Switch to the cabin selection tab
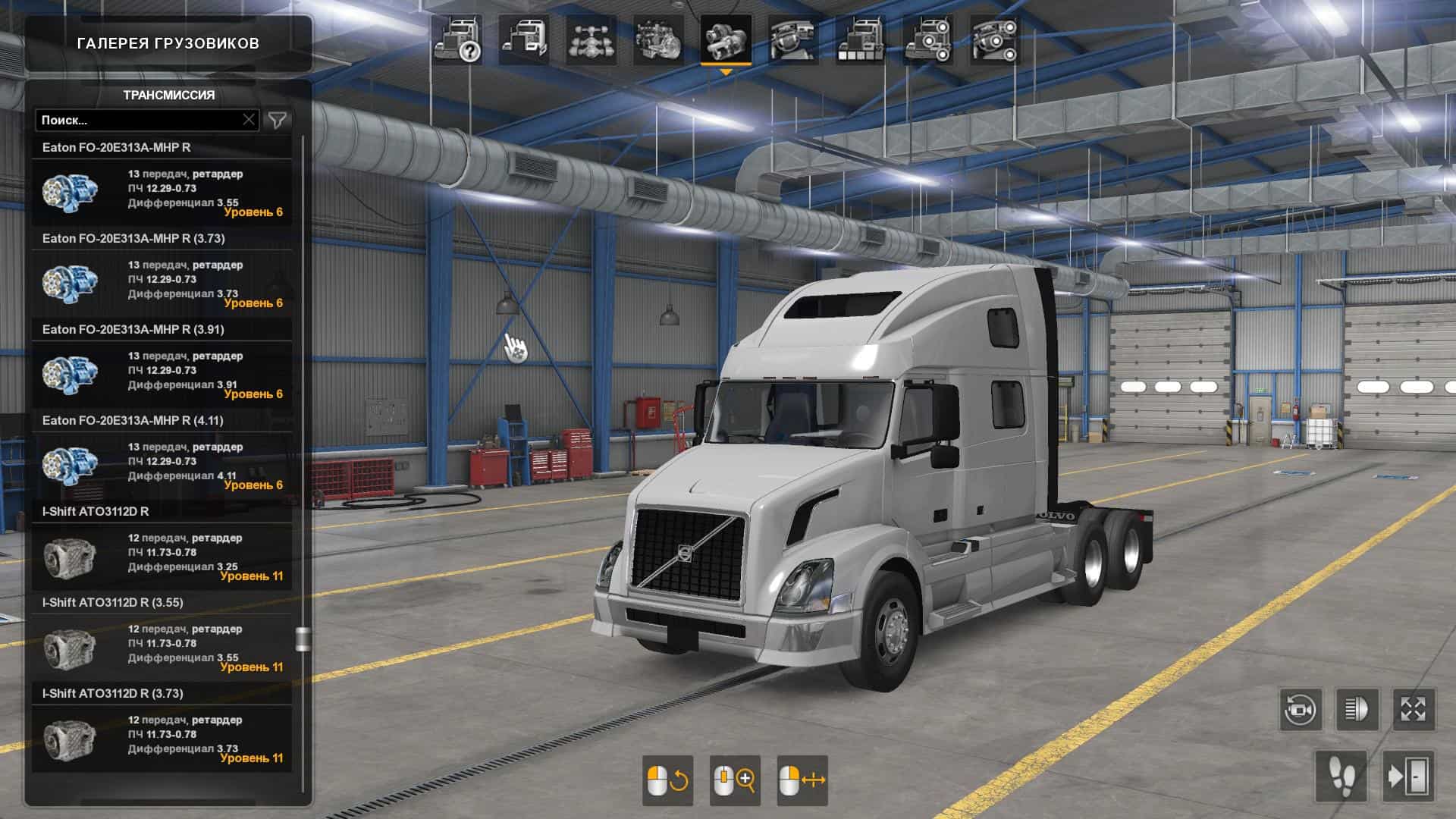 click(x=524, y=41)
